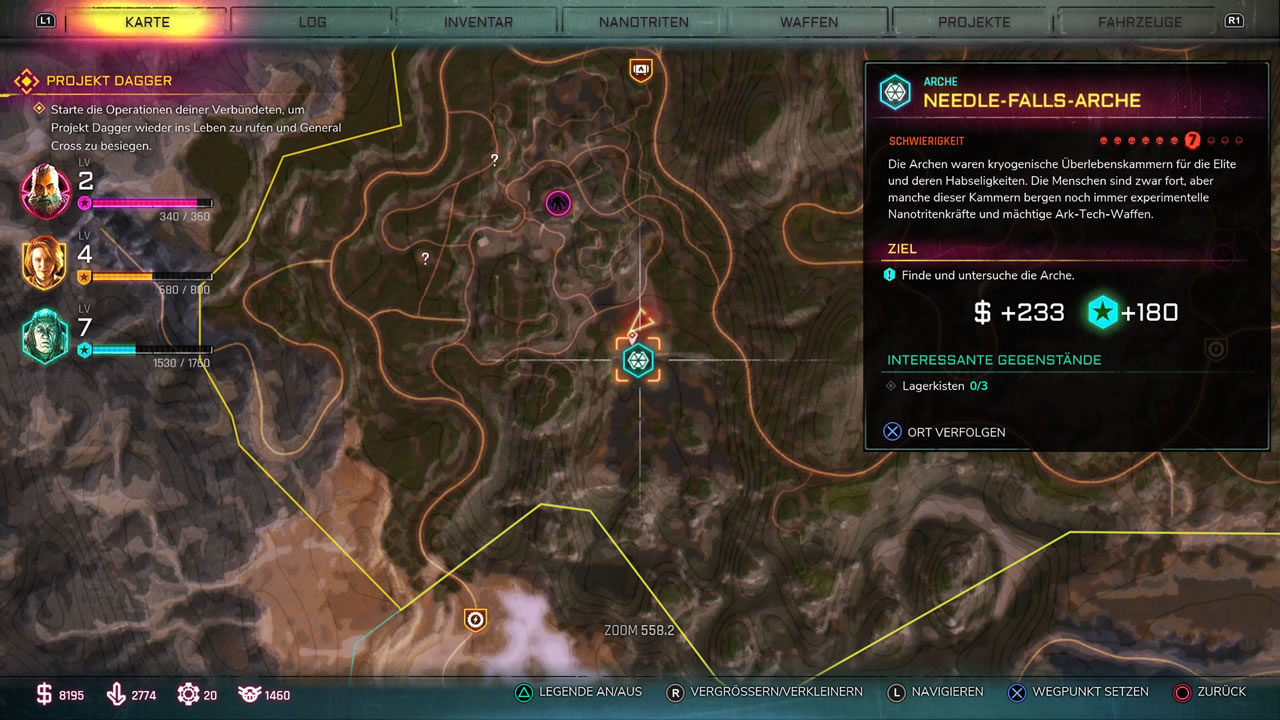Select the Needle-Falls-Arche map marker

[x=638, y=360]
